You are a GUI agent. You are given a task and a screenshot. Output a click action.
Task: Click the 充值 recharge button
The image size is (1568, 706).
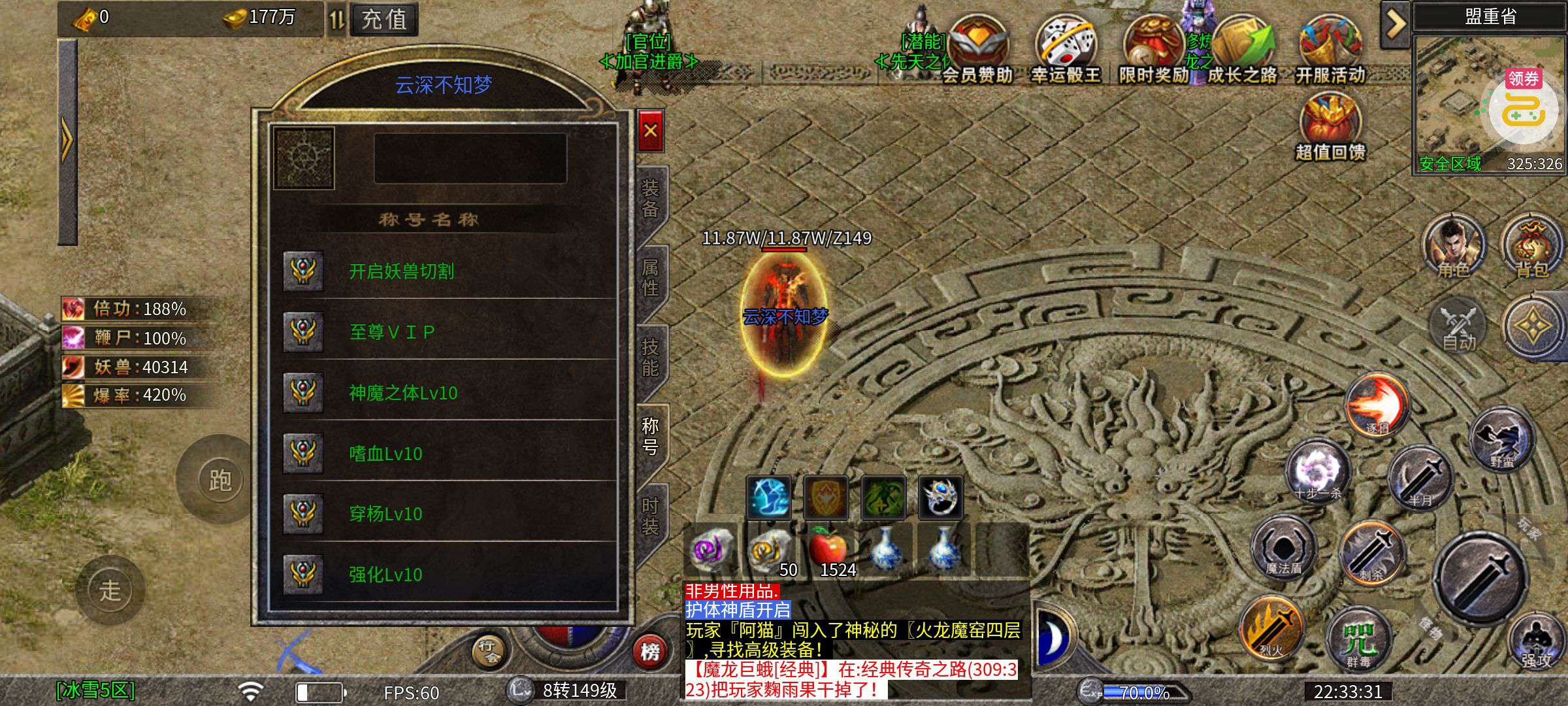point(384,20)
